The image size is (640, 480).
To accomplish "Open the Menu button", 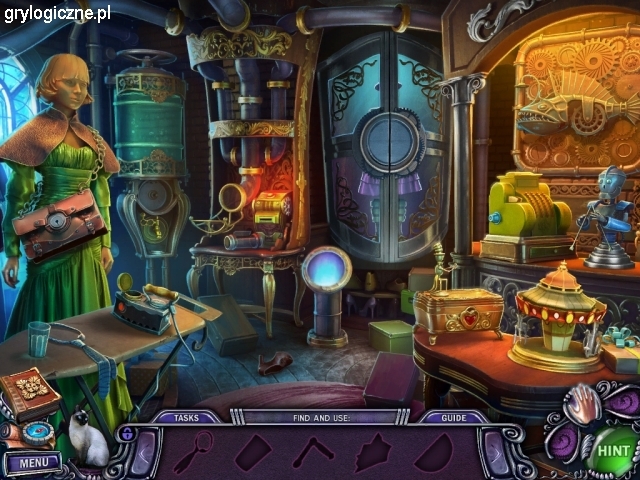I will pyautogui.click(x=32, y=463).
